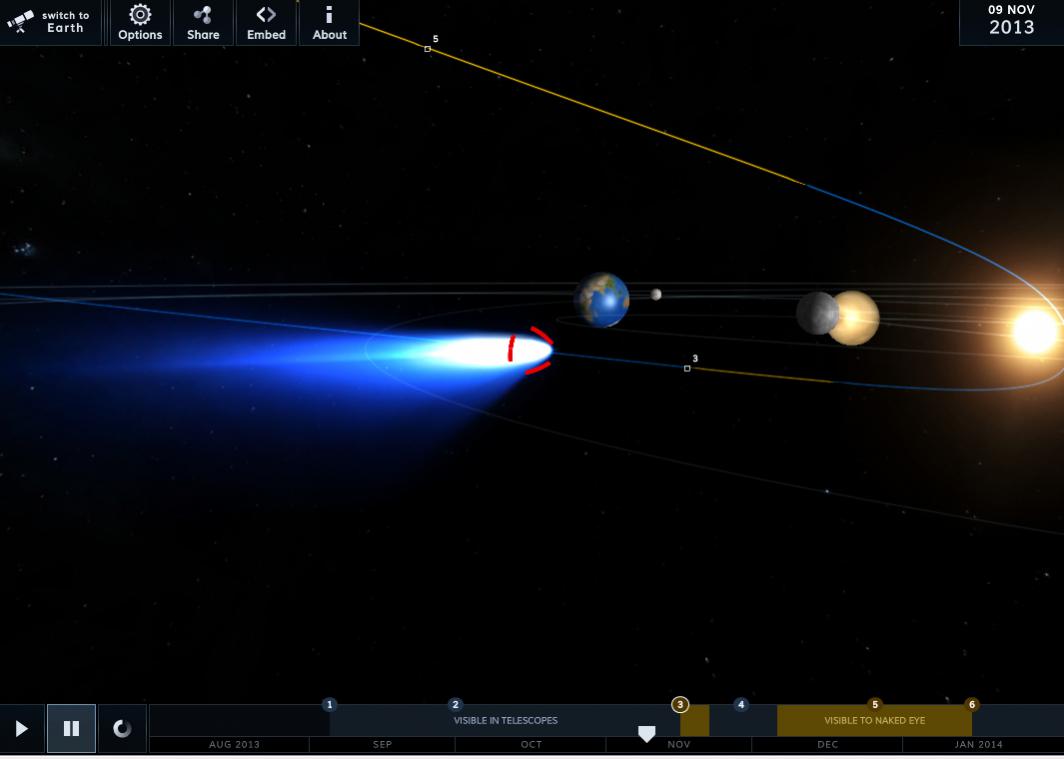
Task: Select highlighted timeline marker 3
Action: coord(680,705)
